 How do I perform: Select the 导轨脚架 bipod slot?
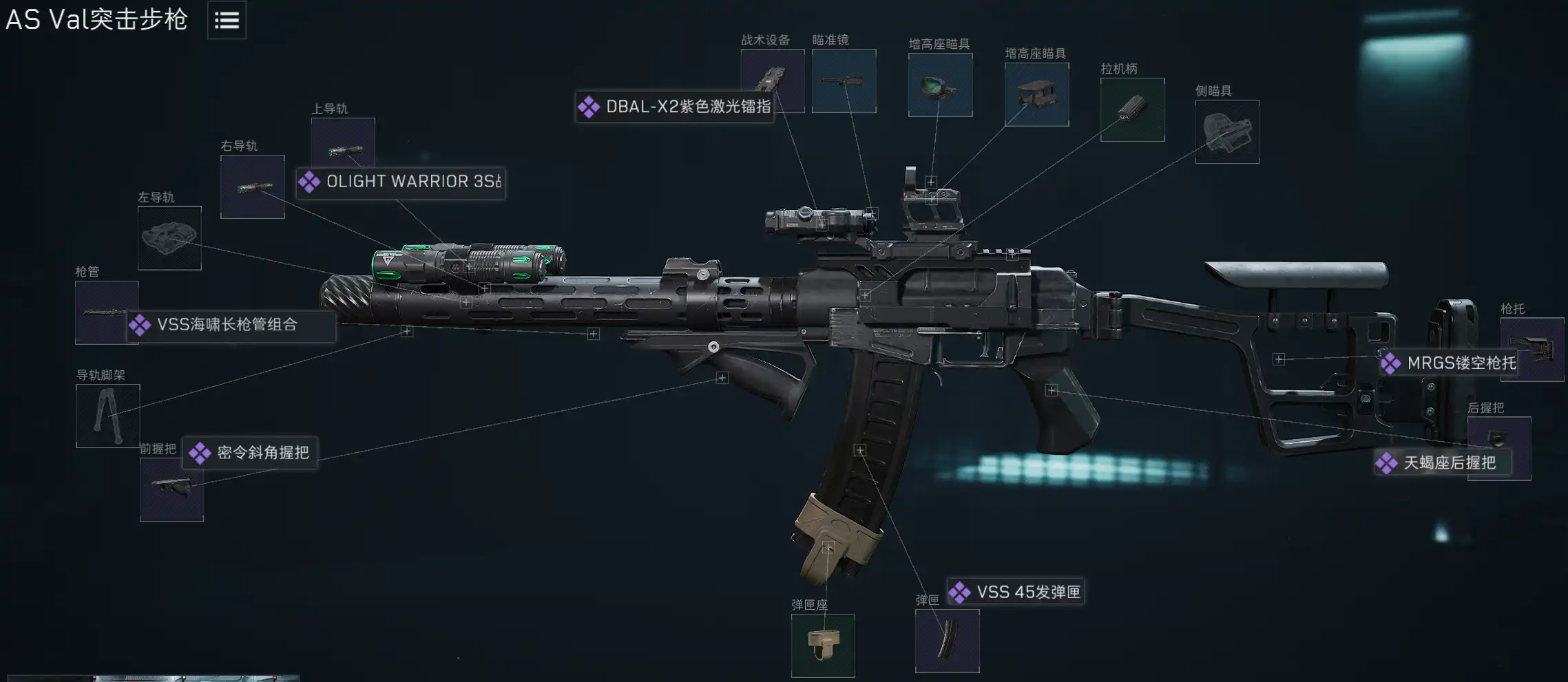click(x=107, y=416)
